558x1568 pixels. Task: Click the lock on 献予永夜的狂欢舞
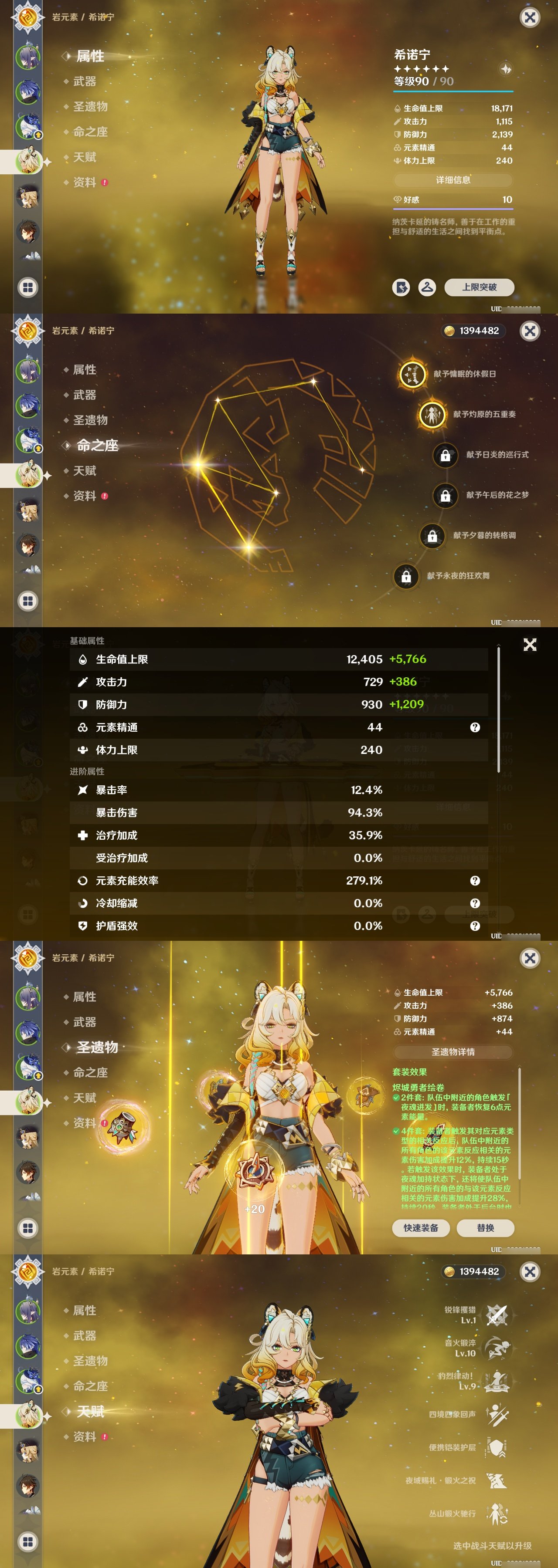[x=407, y=577]
